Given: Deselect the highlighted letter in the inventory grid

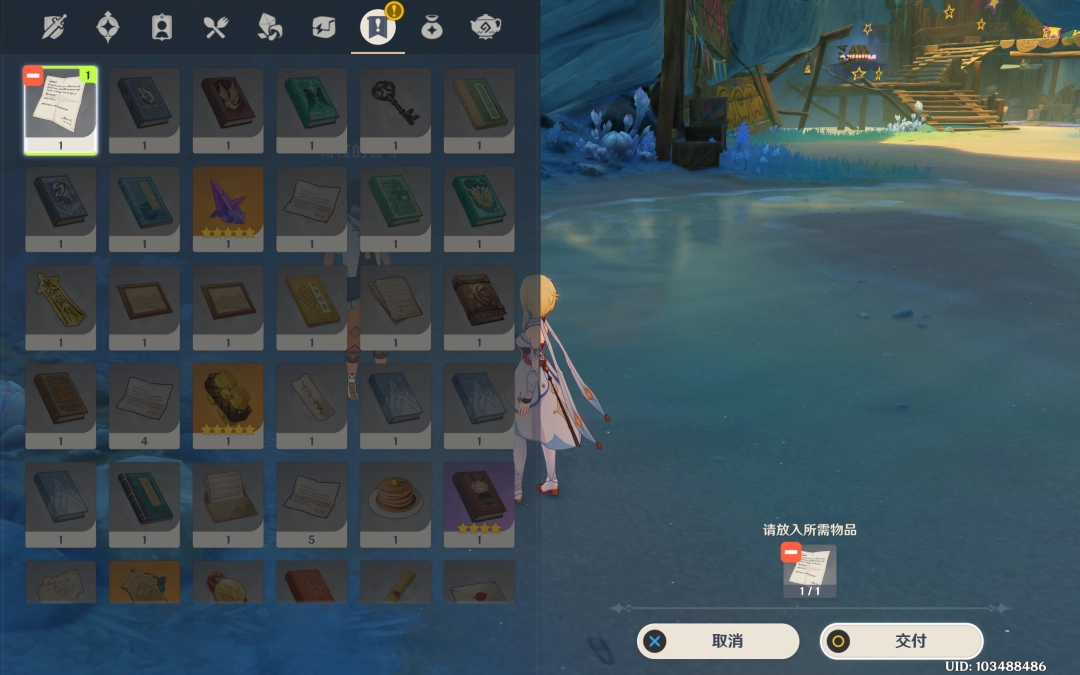Looking at the screenshot, I should pyautogui.click(x=34, y=77).
